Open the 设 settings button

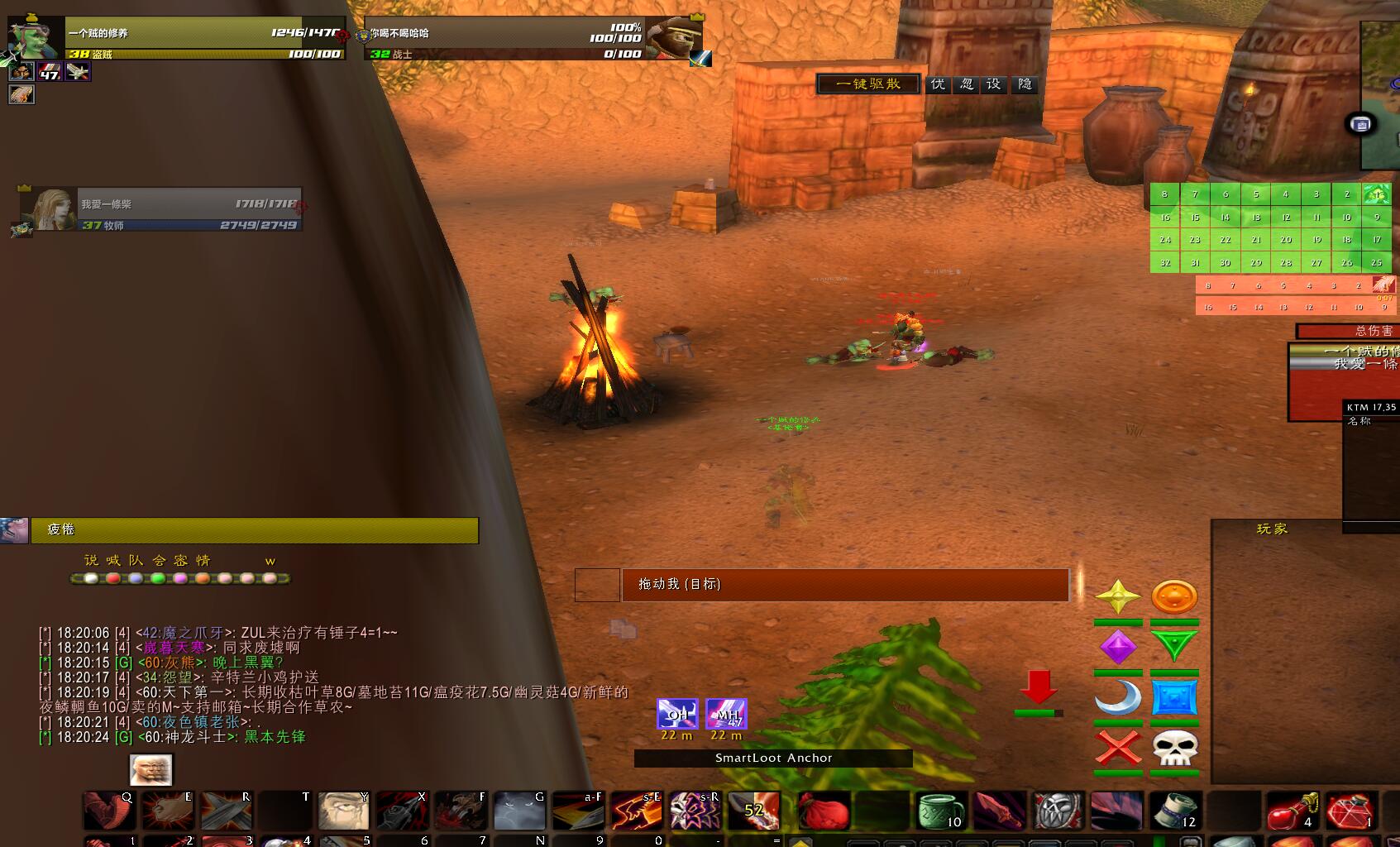994,84
